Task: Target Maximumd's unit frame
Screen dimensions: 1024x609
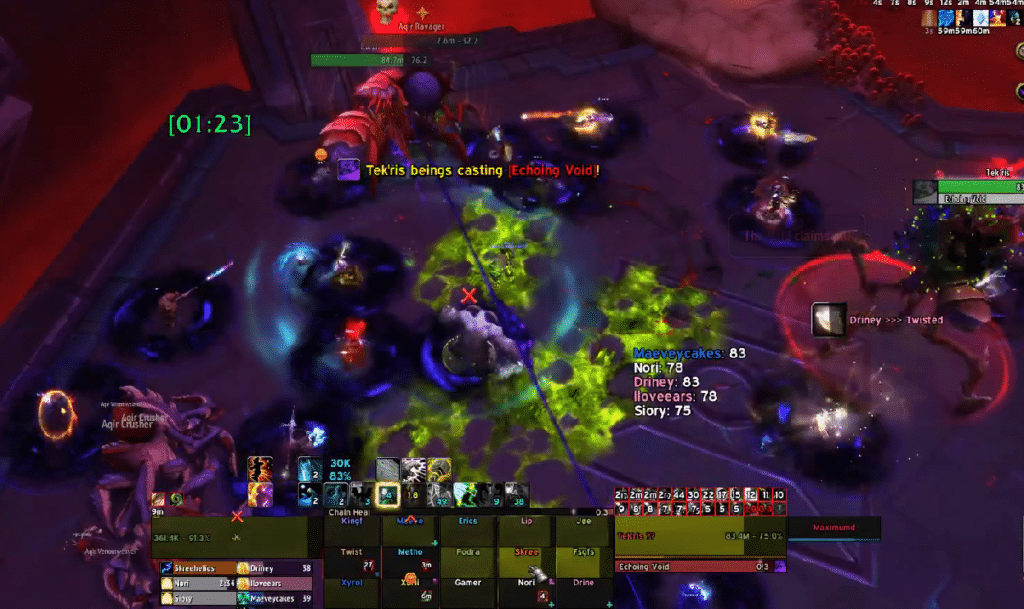Action: (834, 527)
